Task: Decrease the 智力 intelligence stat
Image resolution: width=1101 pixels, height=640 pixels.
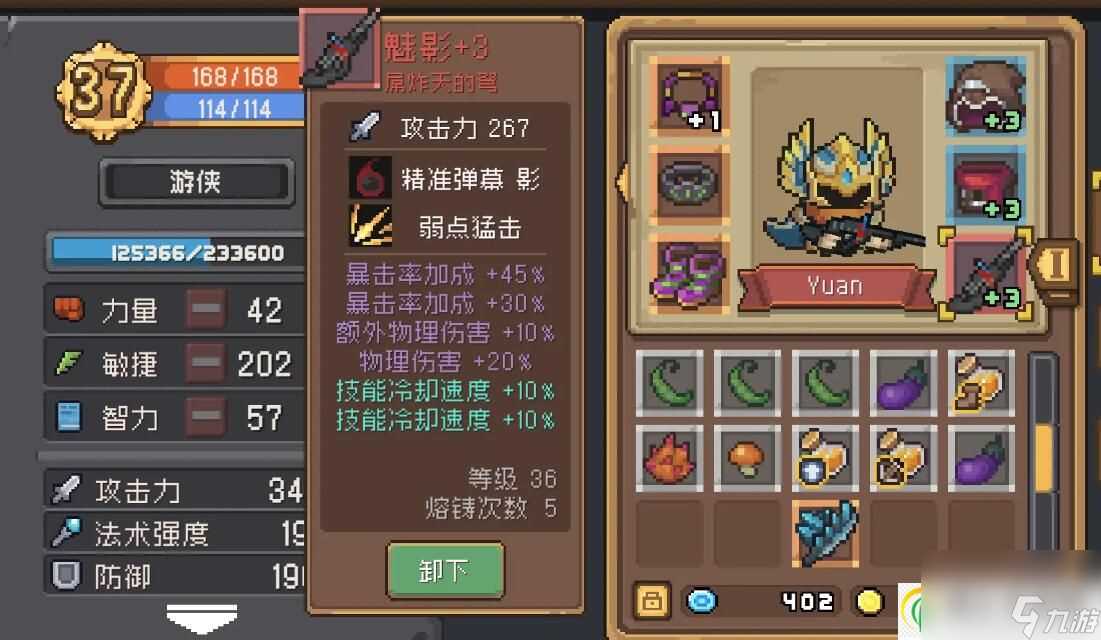Action: (x=206, y=416)
